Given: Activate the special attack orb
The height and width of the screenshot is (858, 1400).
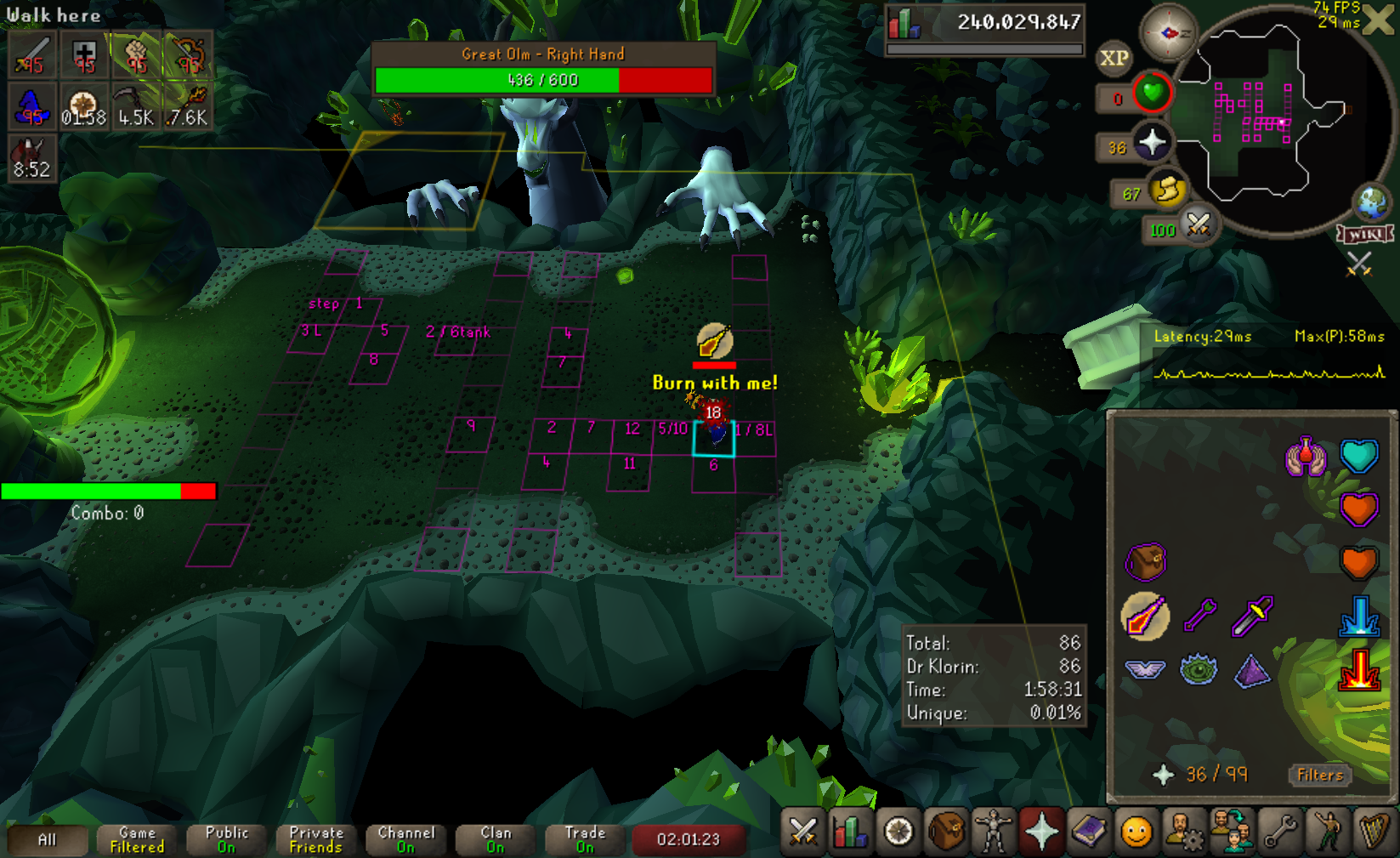Looking at the screenshot, I should pos(1198,226).
